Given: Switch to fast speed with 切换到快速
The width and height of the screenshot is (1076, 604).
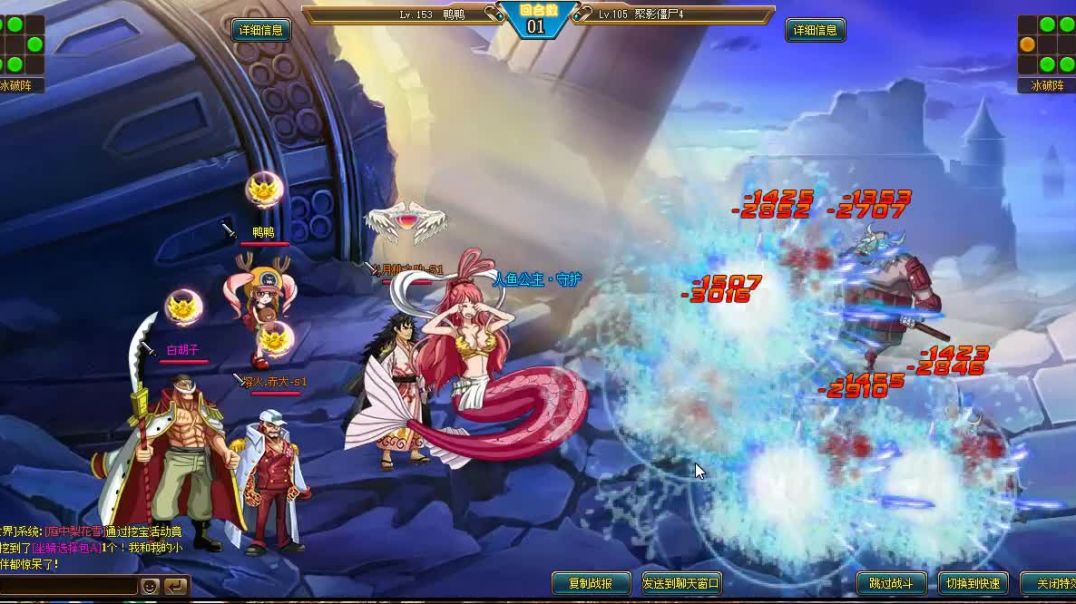Looking at the screenshot, I should 972,583.
